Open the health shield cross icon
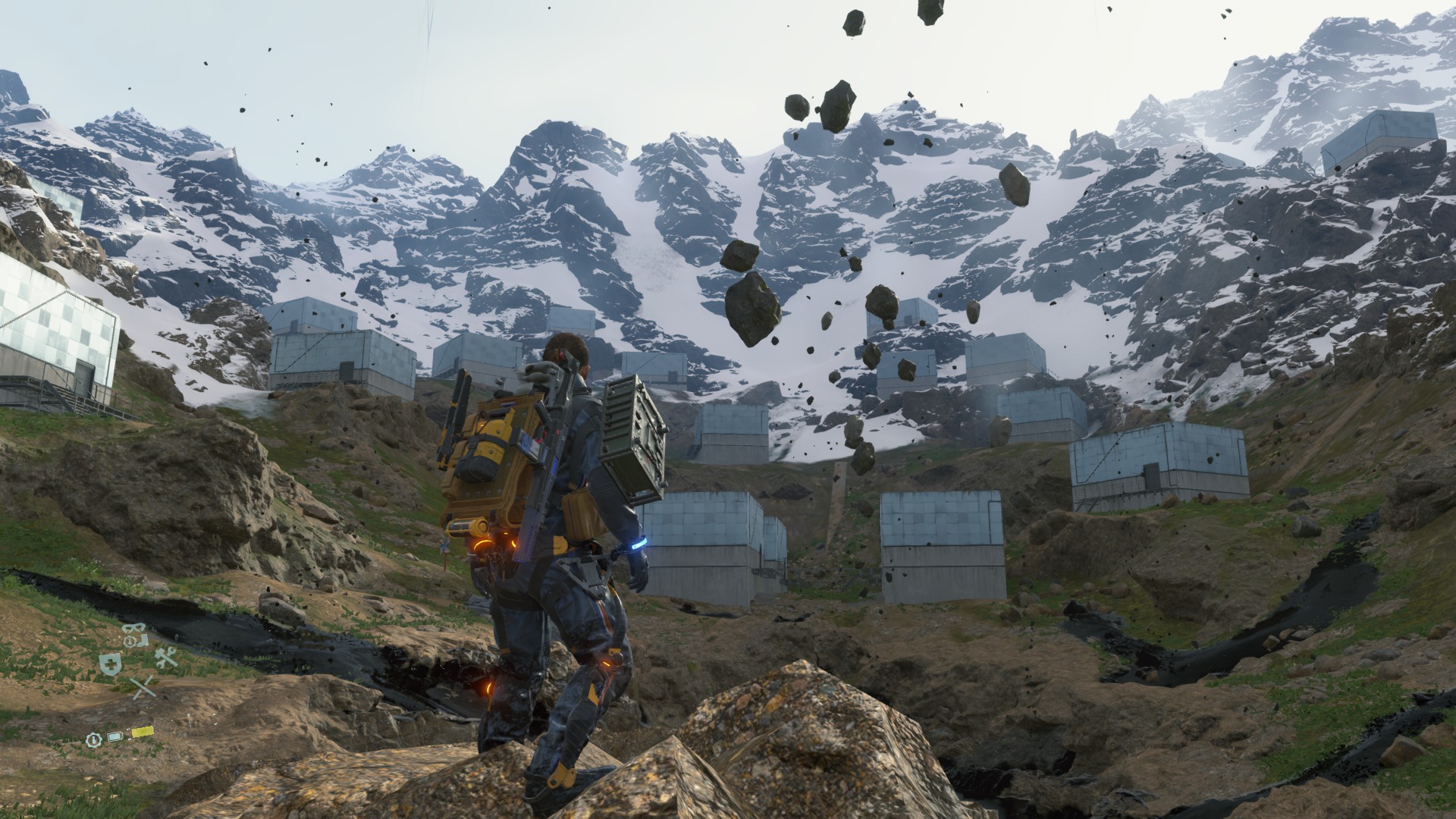 (111, 664)
